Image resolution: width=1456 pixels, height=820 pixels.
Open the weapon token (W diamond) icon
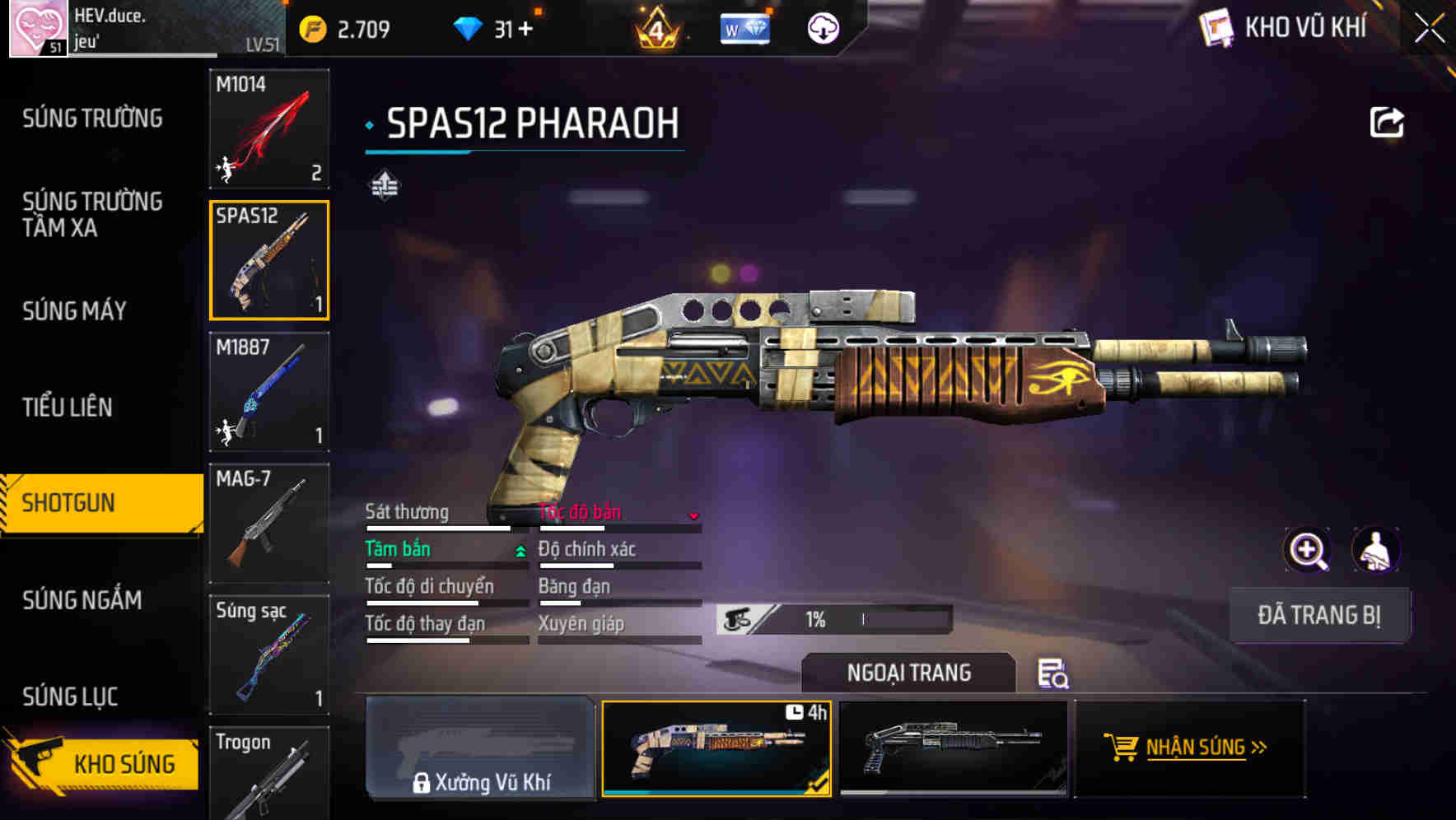(x=744, y=28)
